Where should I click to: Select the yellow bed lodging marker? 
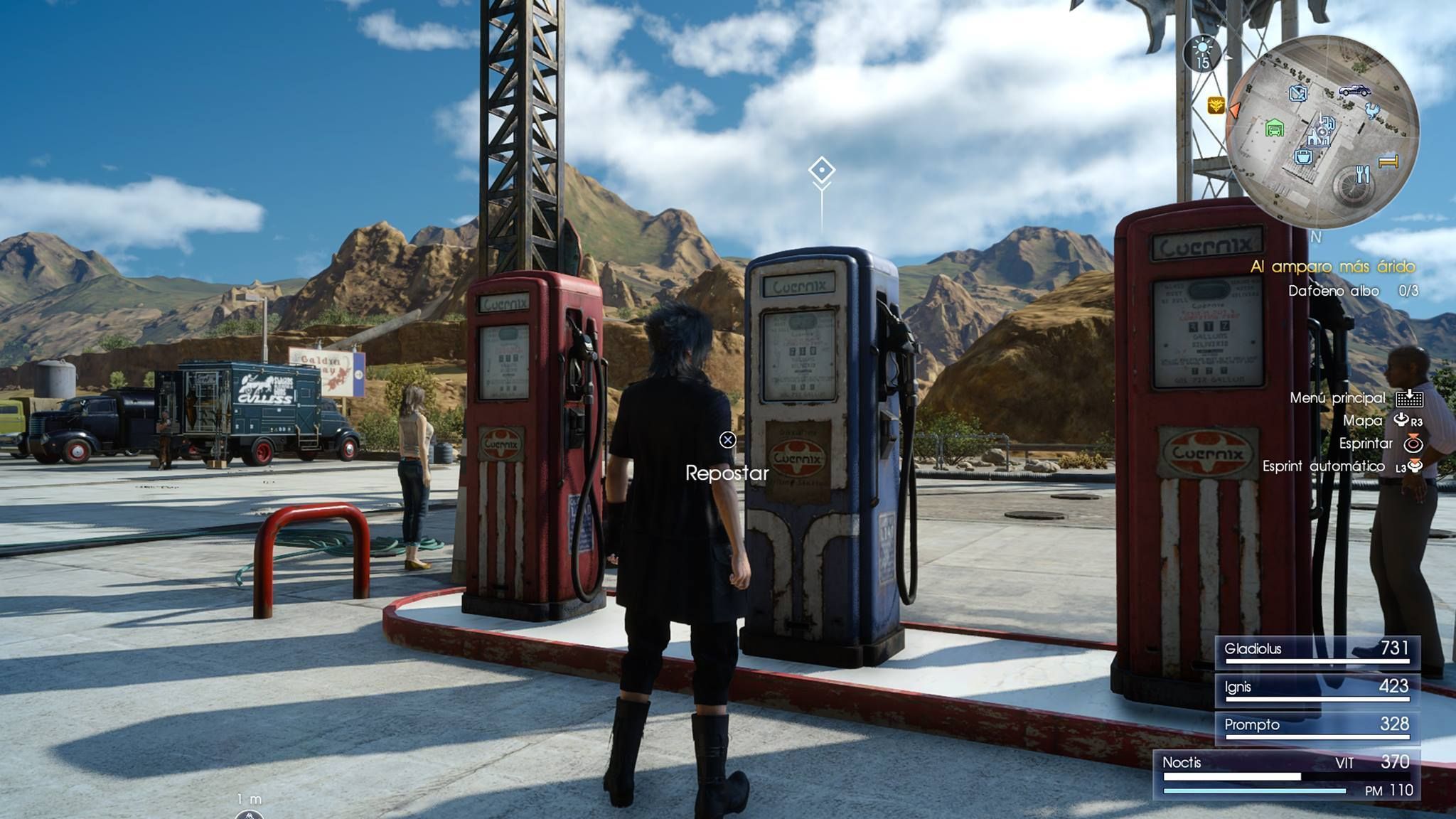click(x=1388, y=162)
